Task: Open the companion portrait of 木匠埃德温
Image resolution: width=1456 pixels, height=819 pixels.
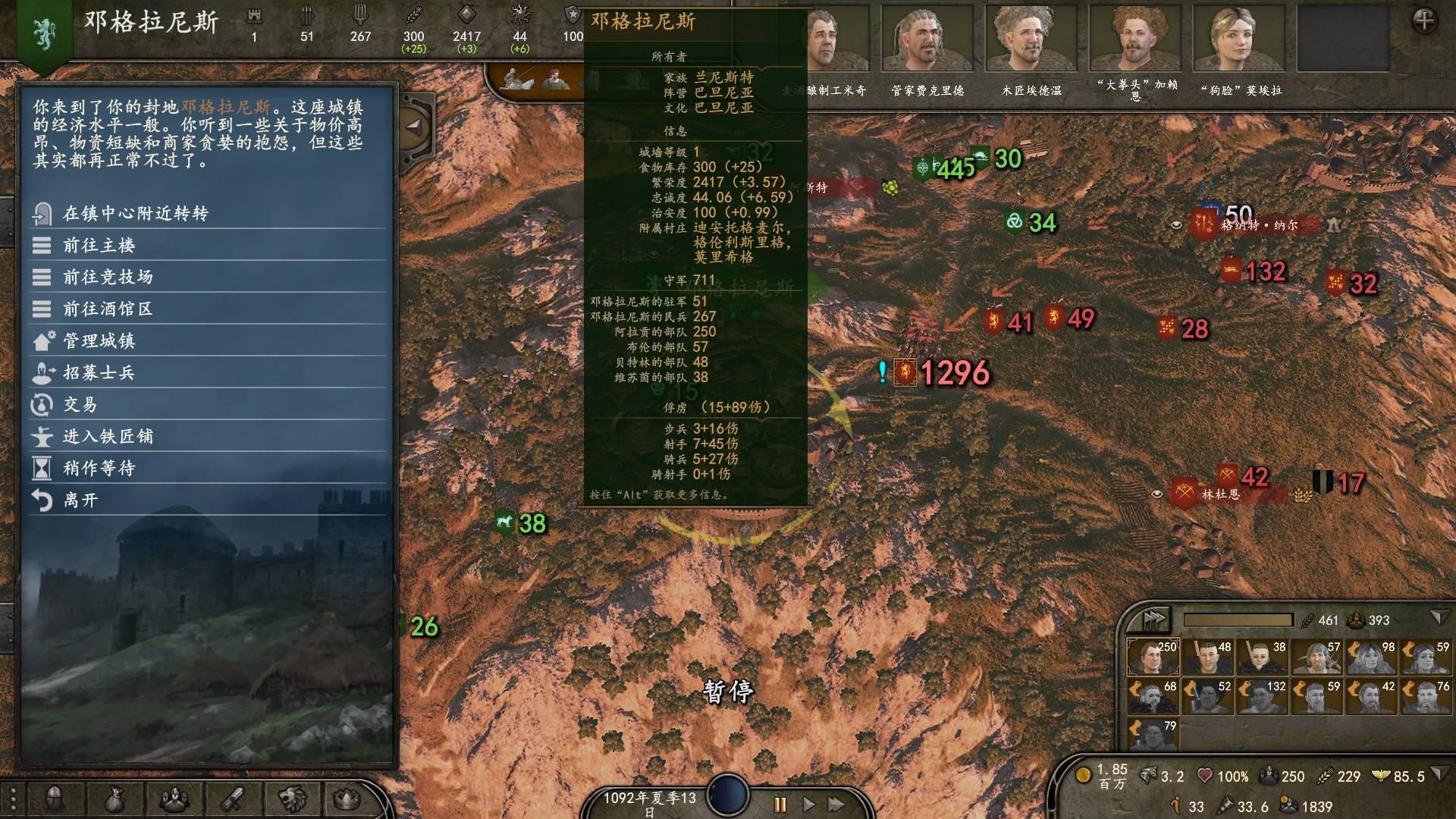Action: (1031, 38)
